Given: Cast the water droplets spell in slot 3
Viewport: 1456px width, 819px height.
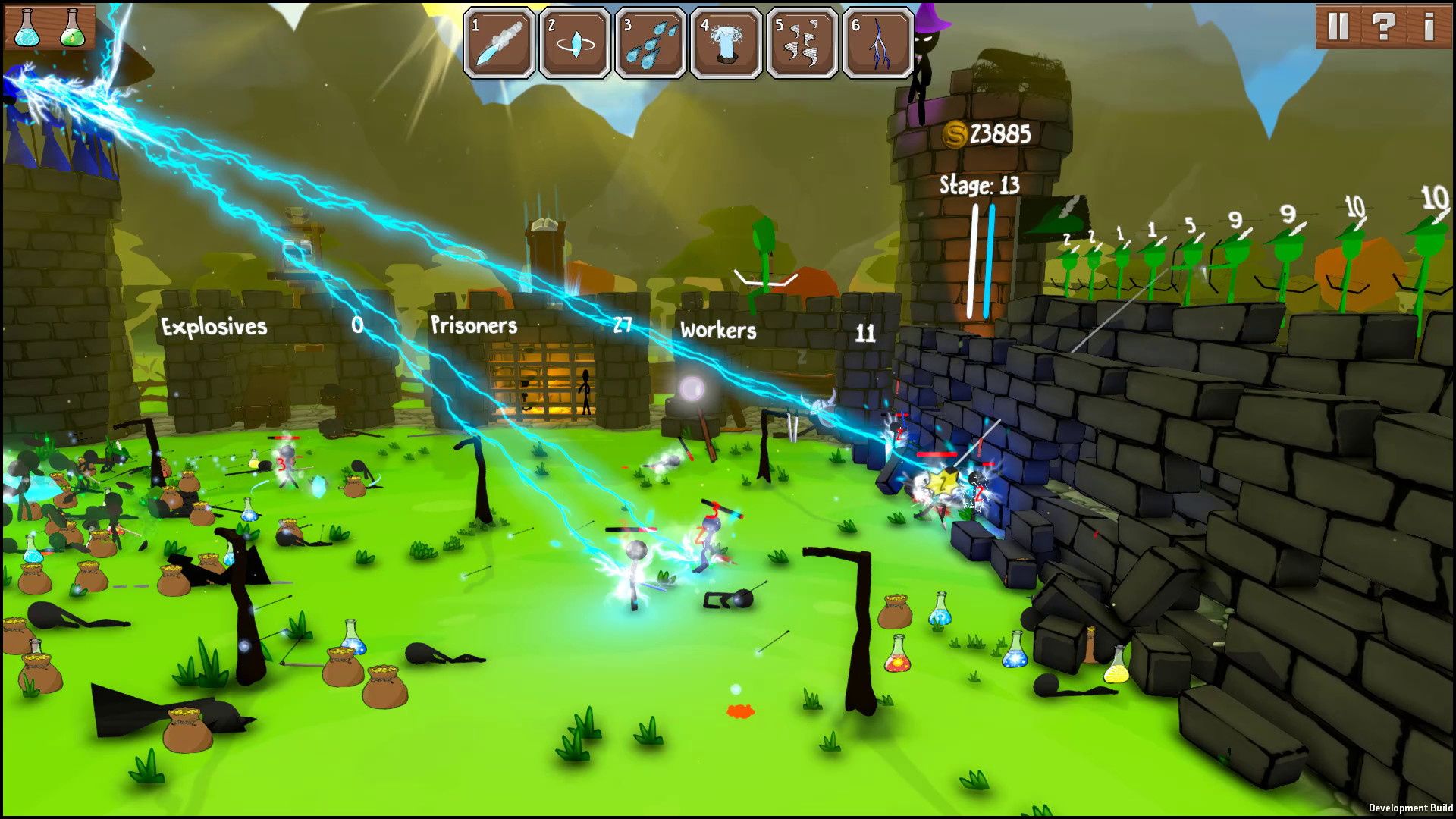Looking at the screenshot, I should click(x=650, y=42).
